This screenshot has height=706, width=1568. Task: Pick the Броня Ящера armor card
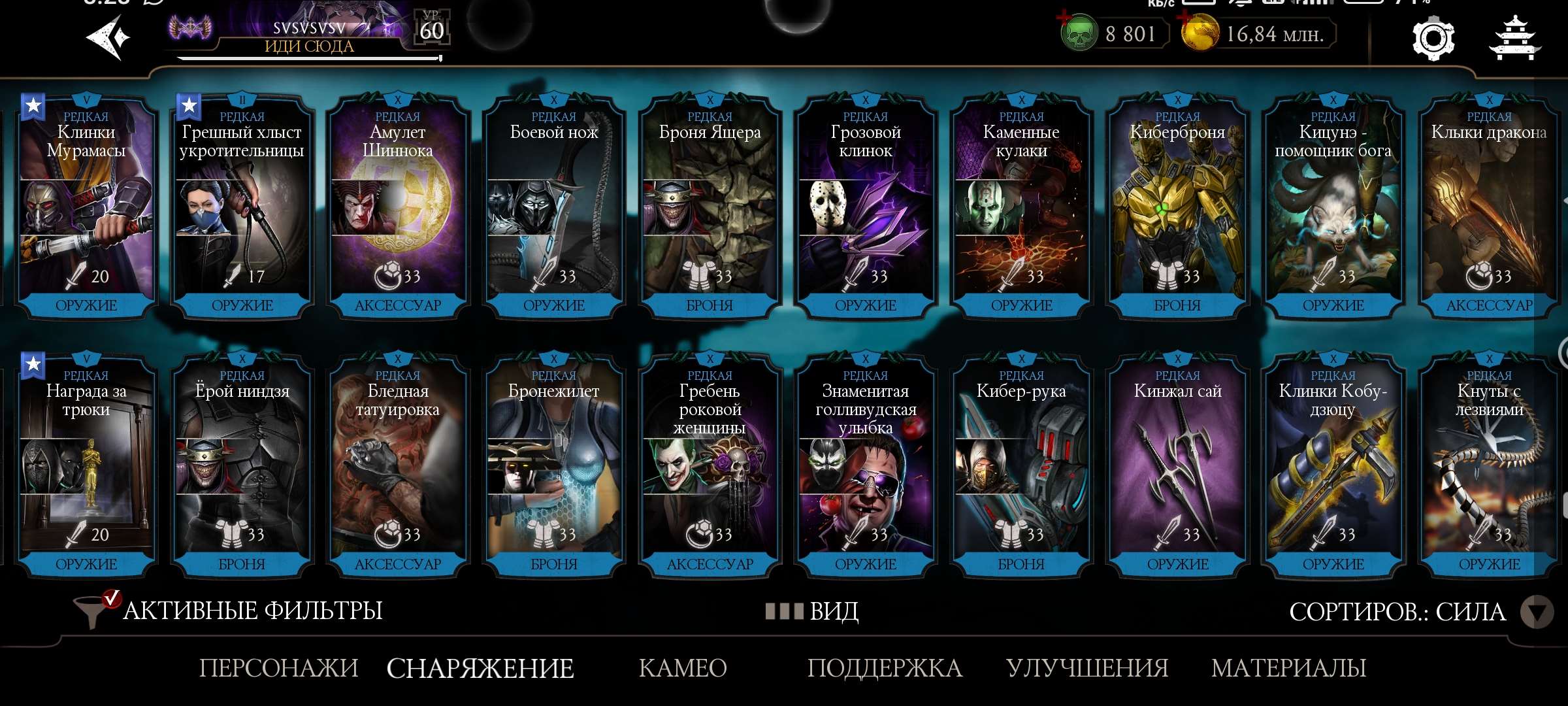pyautogui.click(x=710, y=206)
